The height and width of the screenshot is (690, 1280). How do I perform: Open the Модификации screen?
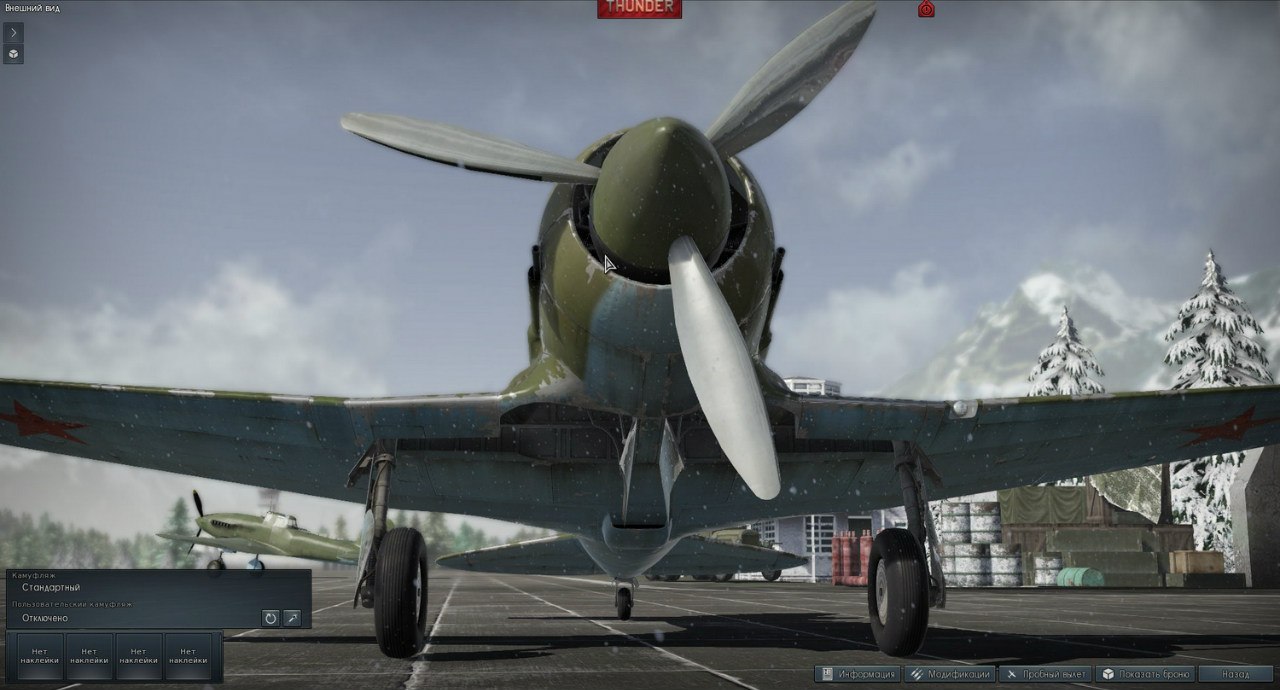point(949,674)
